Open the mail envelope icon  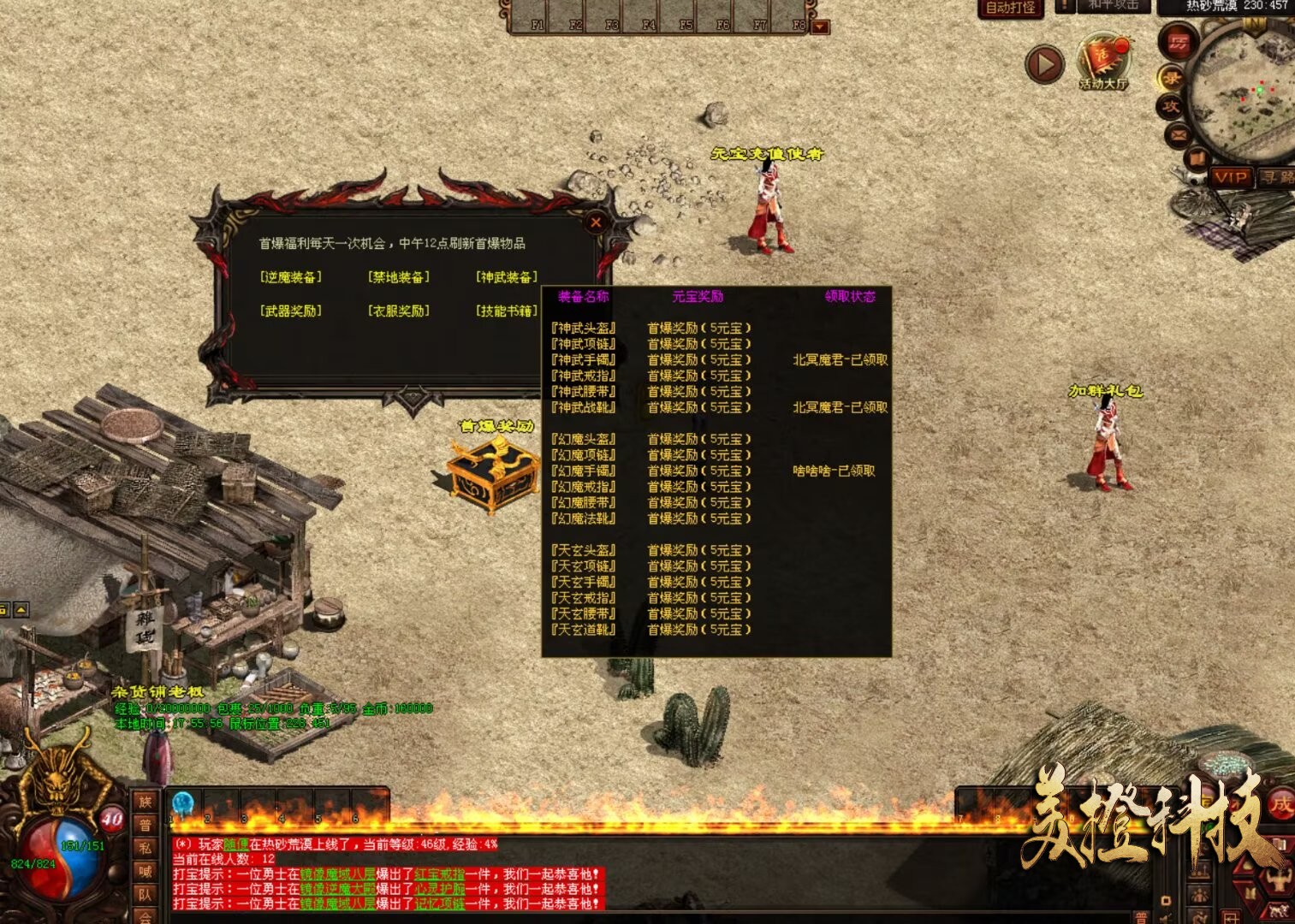[1178, 134]
